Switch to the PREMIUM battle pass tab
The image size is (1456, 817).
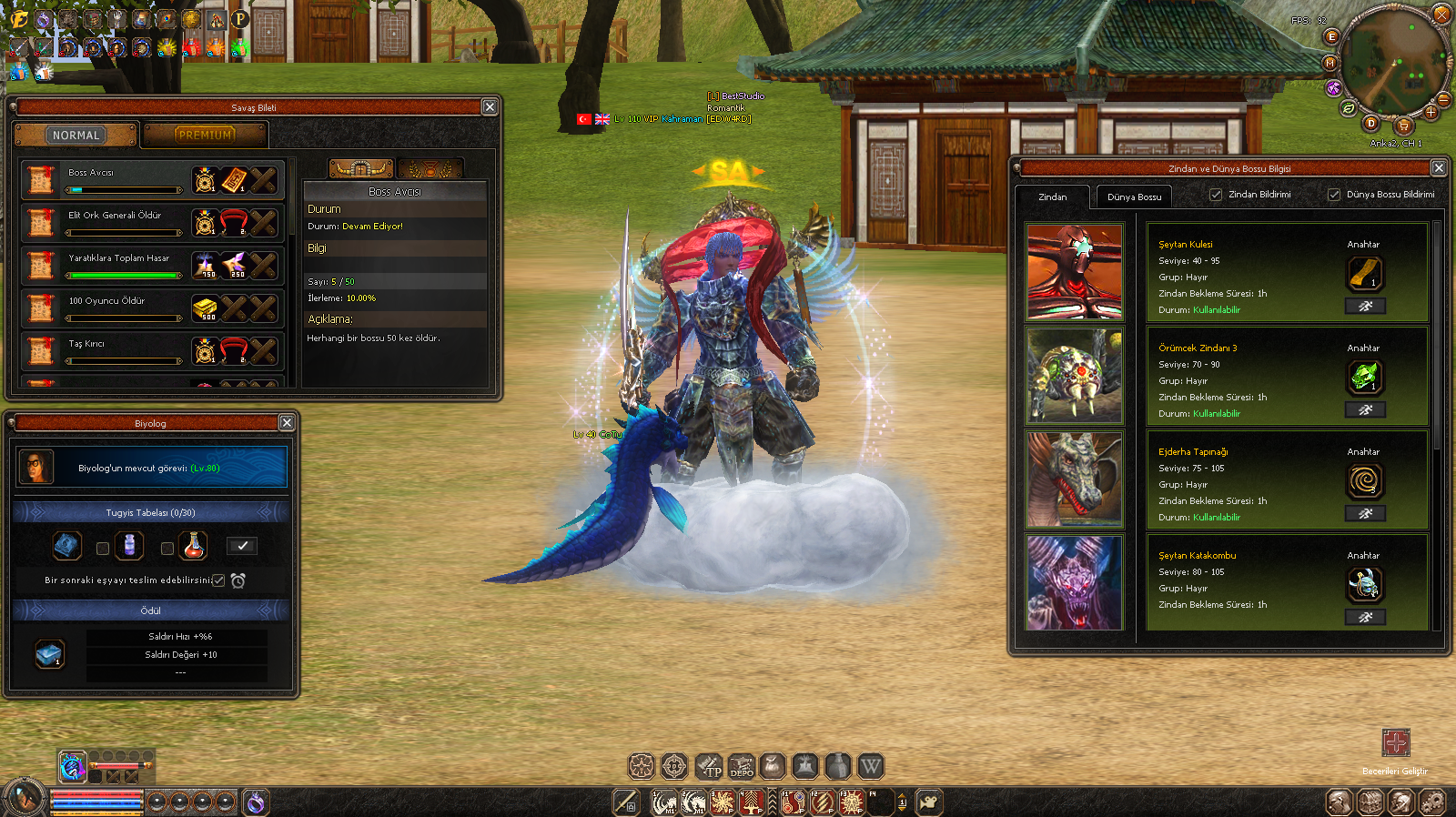click(x=205, y=136)
